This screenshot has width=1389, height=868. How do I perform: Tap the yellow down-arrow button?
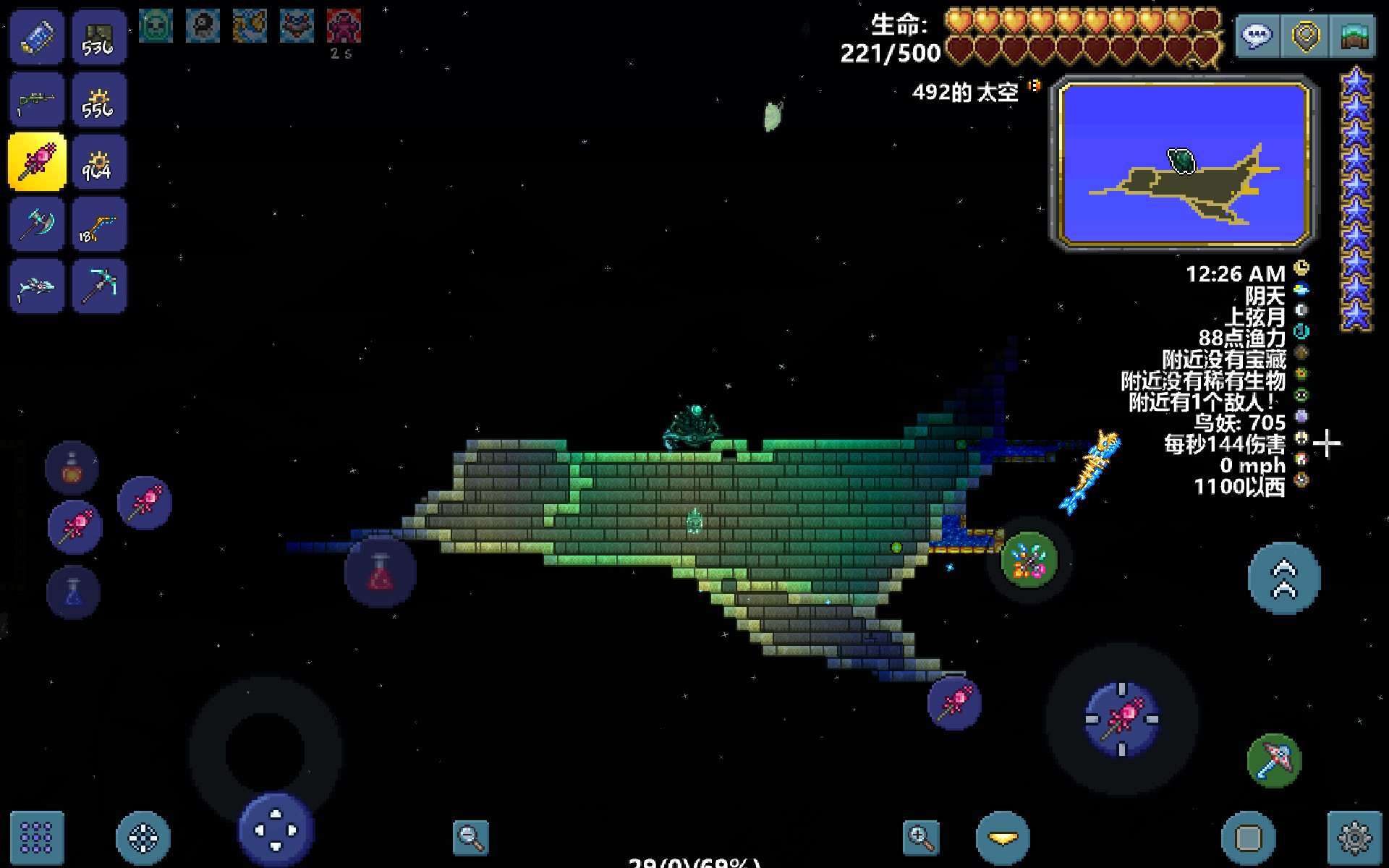click(1003, 838)
